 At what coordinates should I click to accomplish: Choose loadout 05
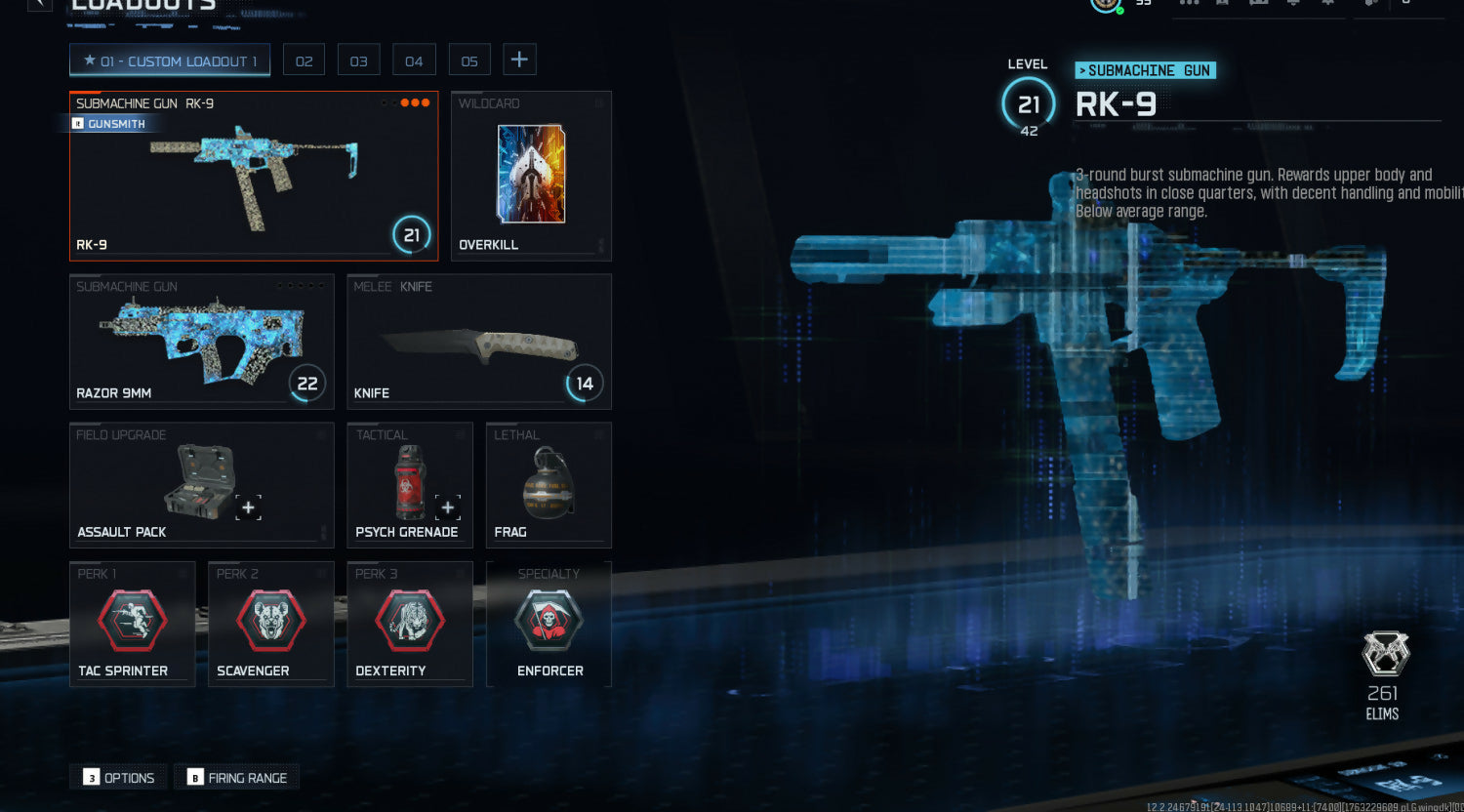(x=469, y=61)
